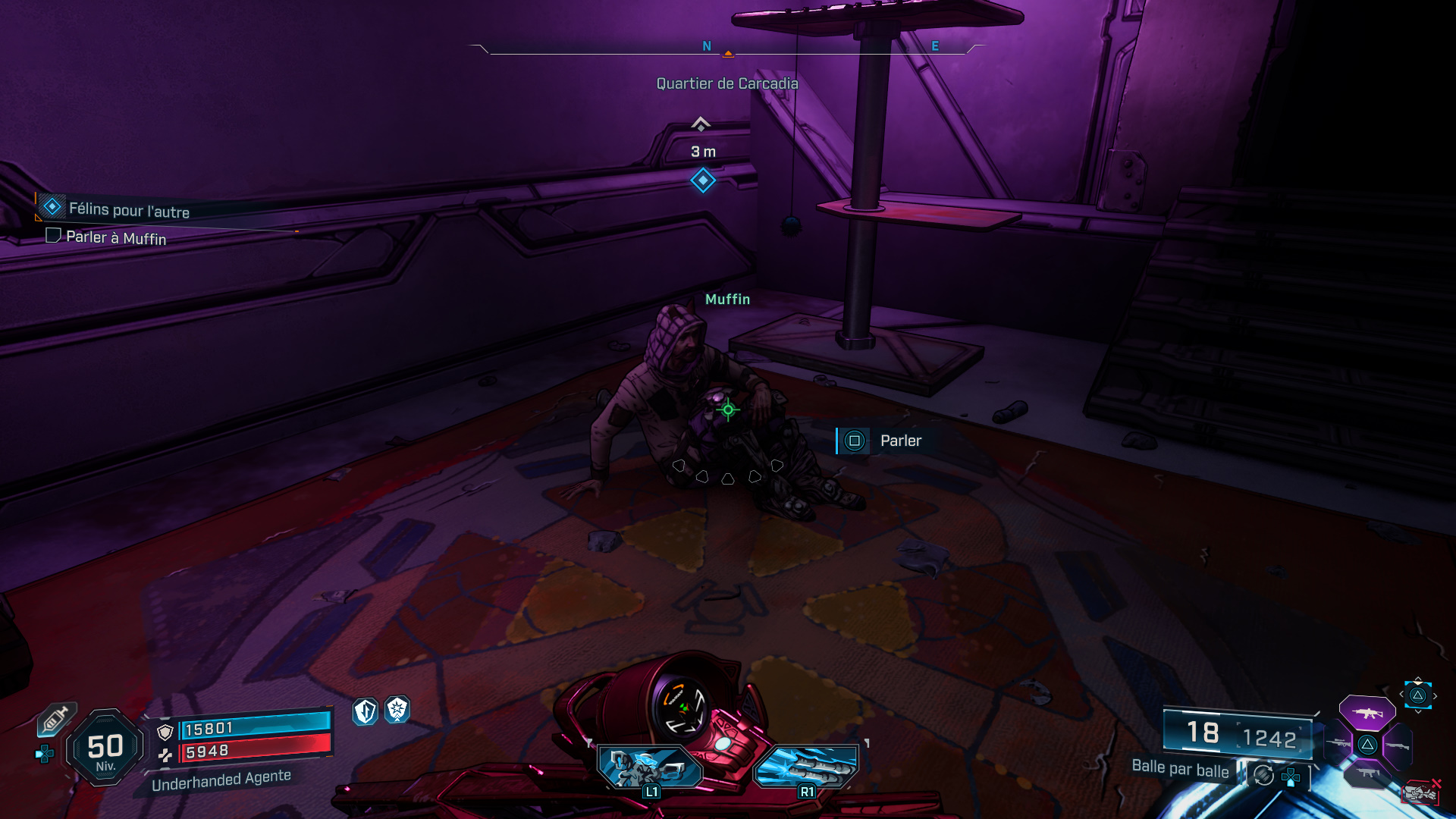The height and width of the screenshot is (819, 1456).
Task: Click the shield icon beside the 15801 bar
Action: [x=165, y=731]
